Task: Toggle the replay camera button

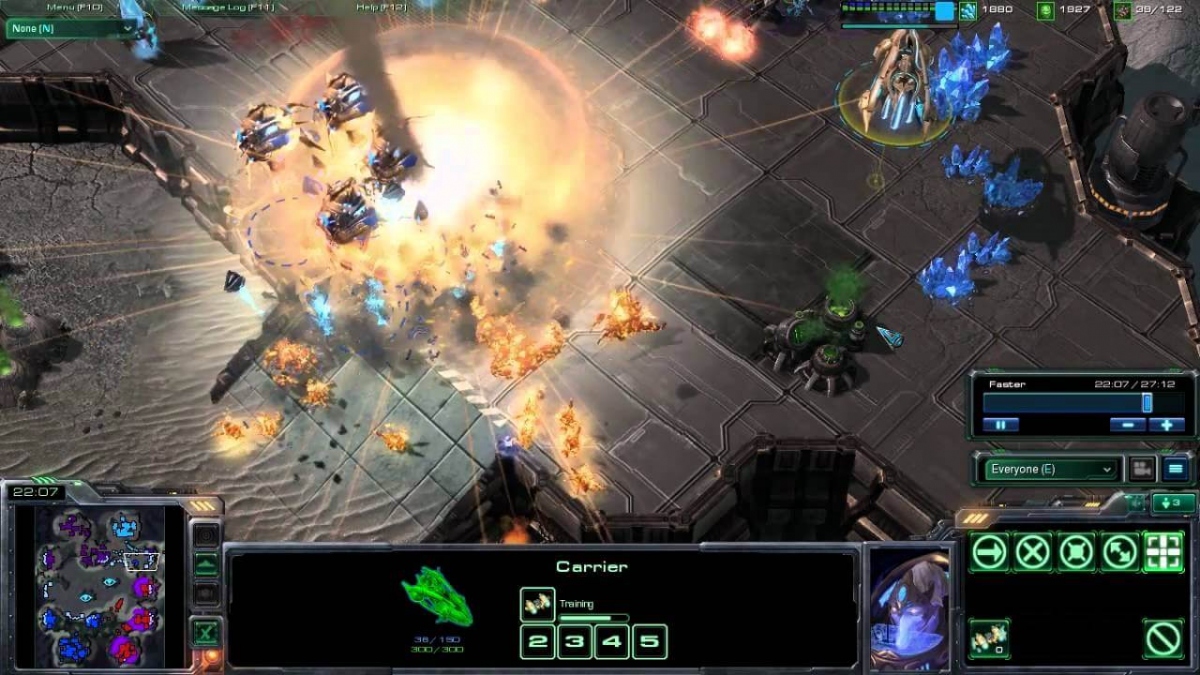Action: click(x=1141, y=468)
